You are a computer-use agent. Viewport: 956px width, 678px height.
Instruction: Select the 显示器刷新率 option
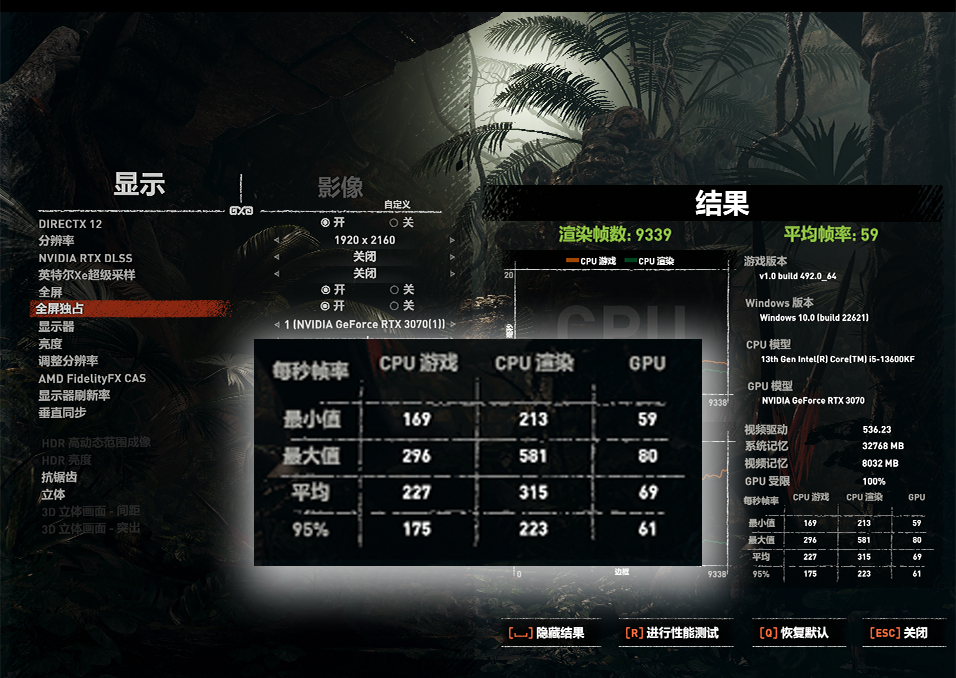(74, 395)
